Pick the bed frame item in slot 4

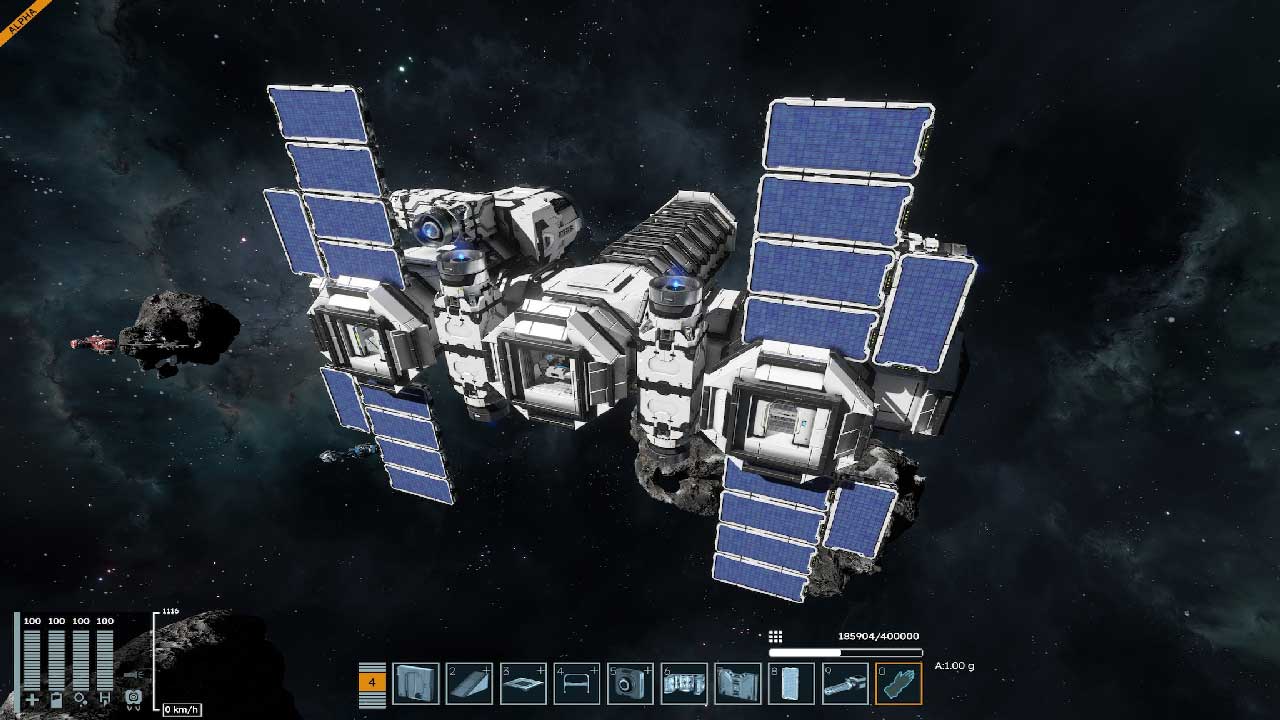click(x=577, y=683)
